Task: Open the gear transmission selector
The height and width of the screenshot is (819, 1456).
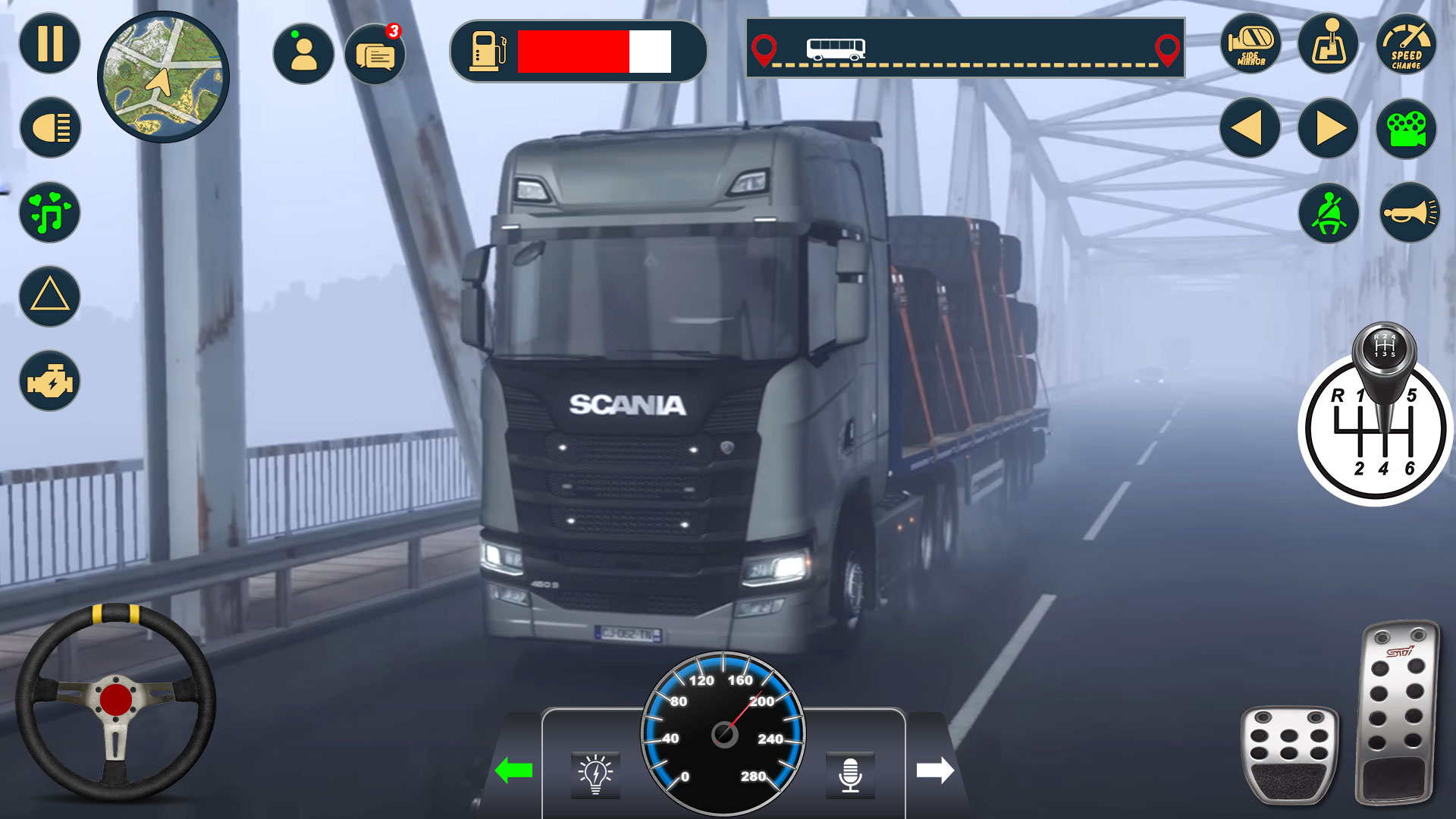Action: [x=1328, y=45]
